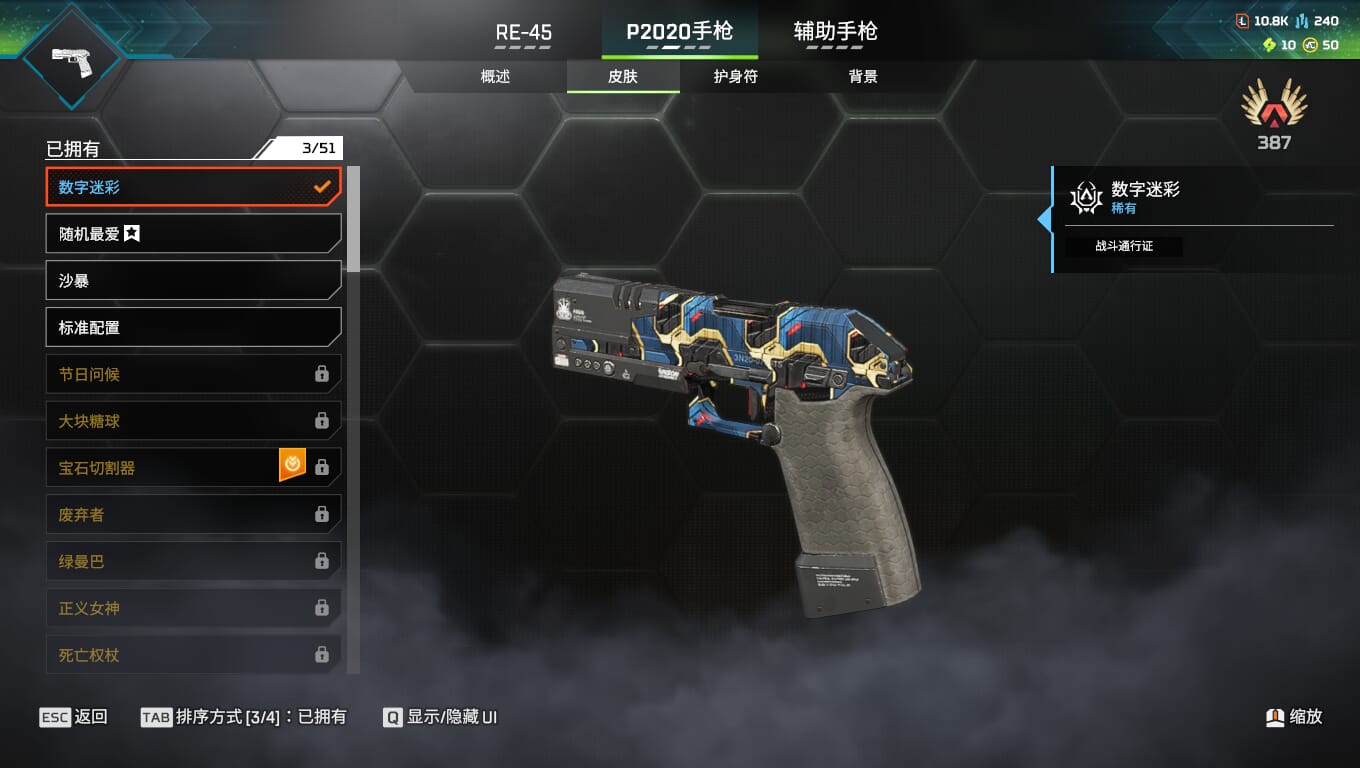
Task: Preview the locked 绿曼巴 skin
Action: click(193, 561)
